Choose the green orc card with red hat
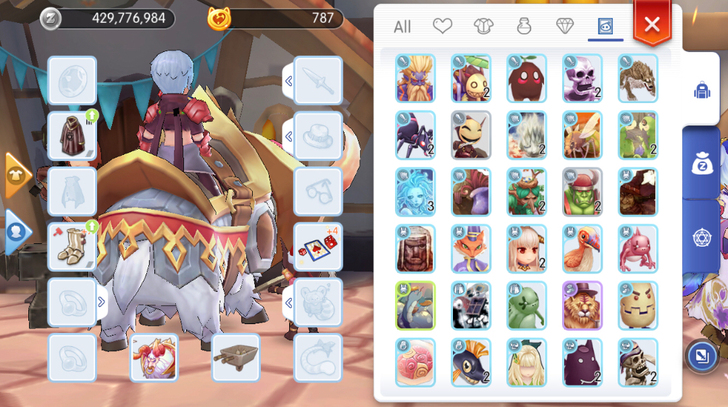Viewport: 728px width, 407px height. pyautogui.click(x=582, y=192)
